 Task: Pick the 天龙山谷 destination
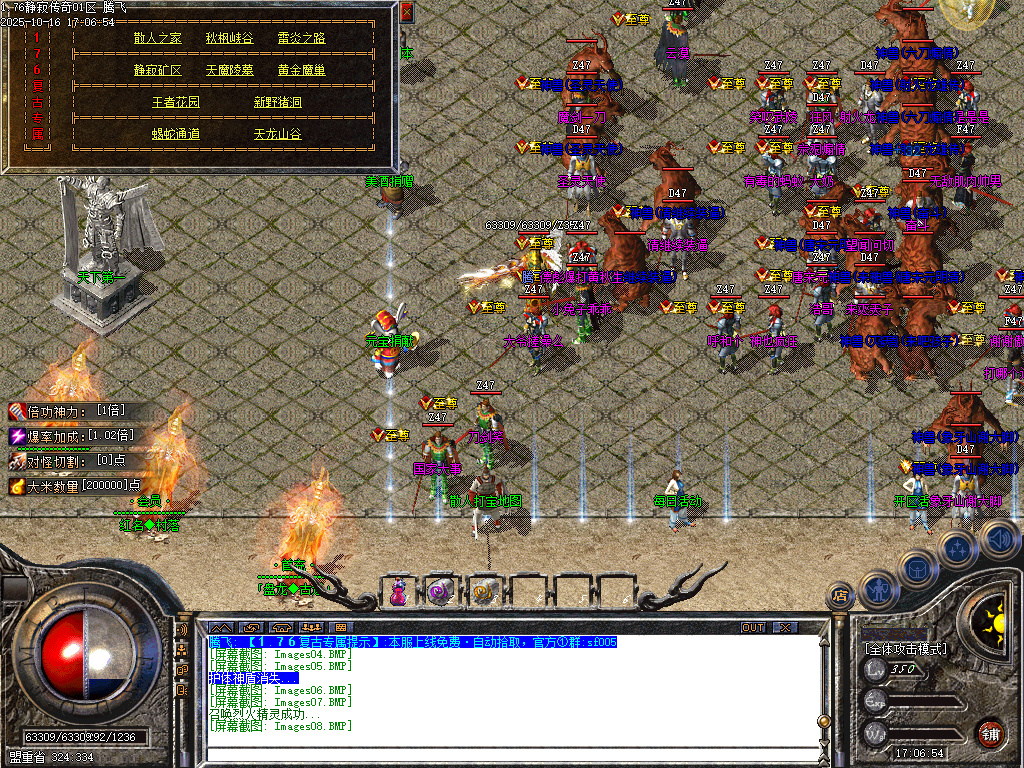click(277, 134)
